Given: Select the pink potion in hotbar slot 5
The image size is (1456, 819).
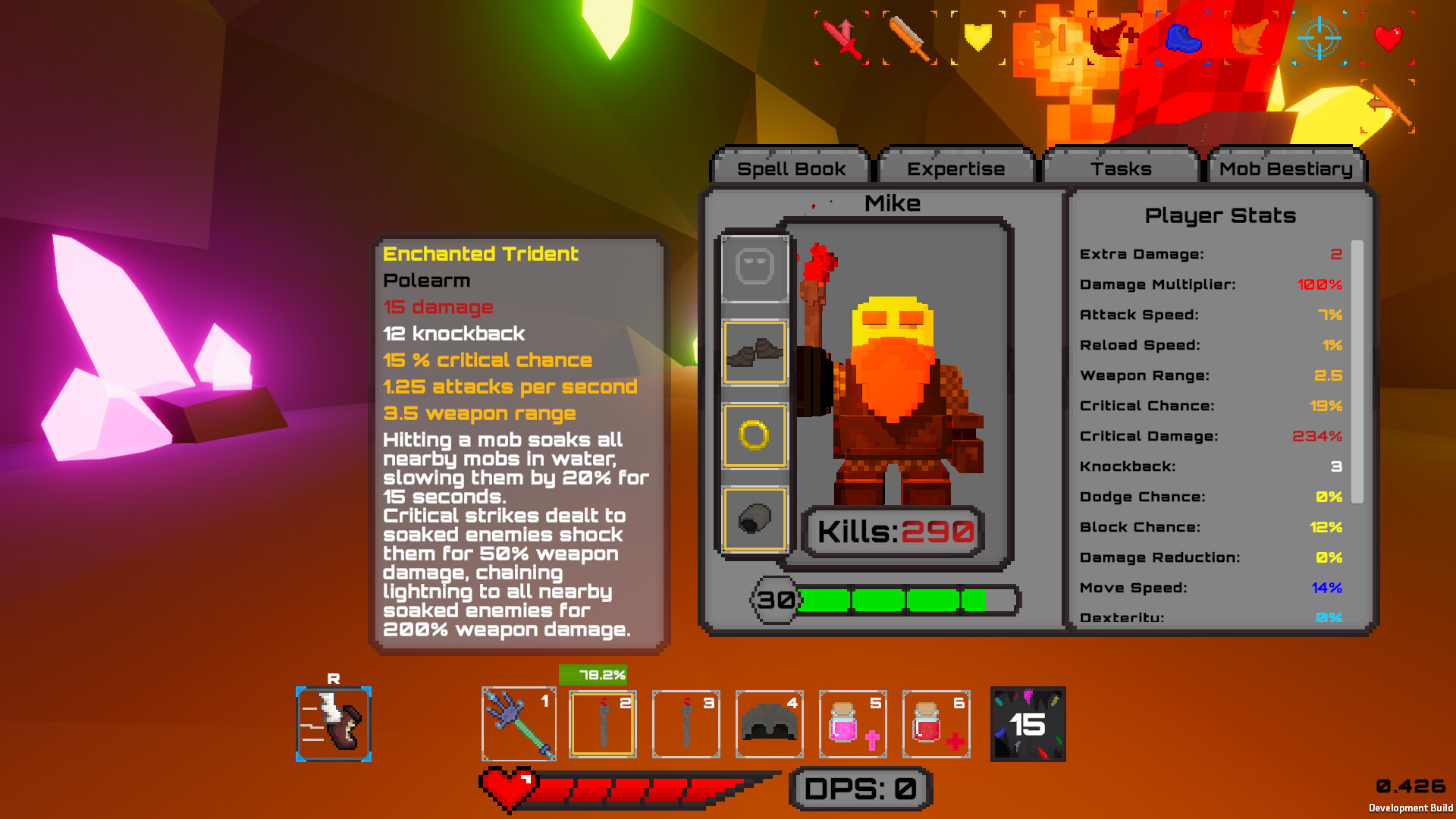Looking at the screenshot, I should pos(852,723).
